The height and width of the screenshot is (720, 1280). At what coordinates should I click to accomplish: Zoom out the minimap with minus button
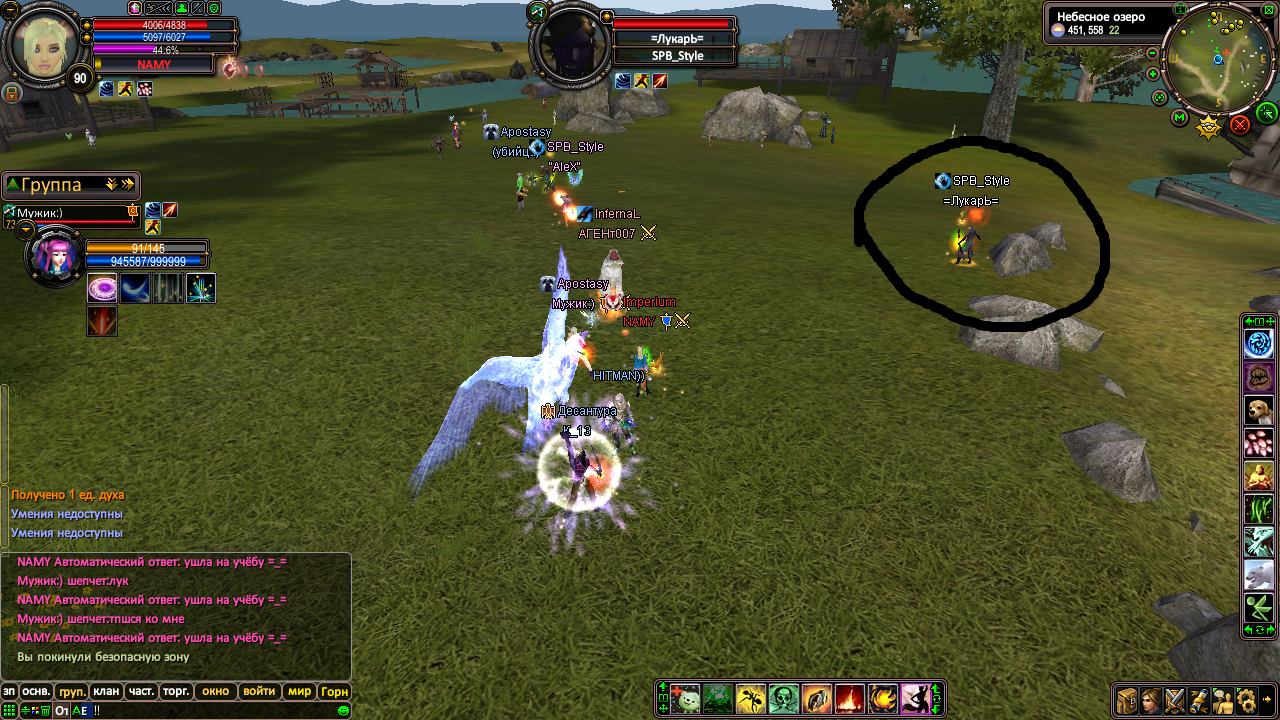[1153, 53]
